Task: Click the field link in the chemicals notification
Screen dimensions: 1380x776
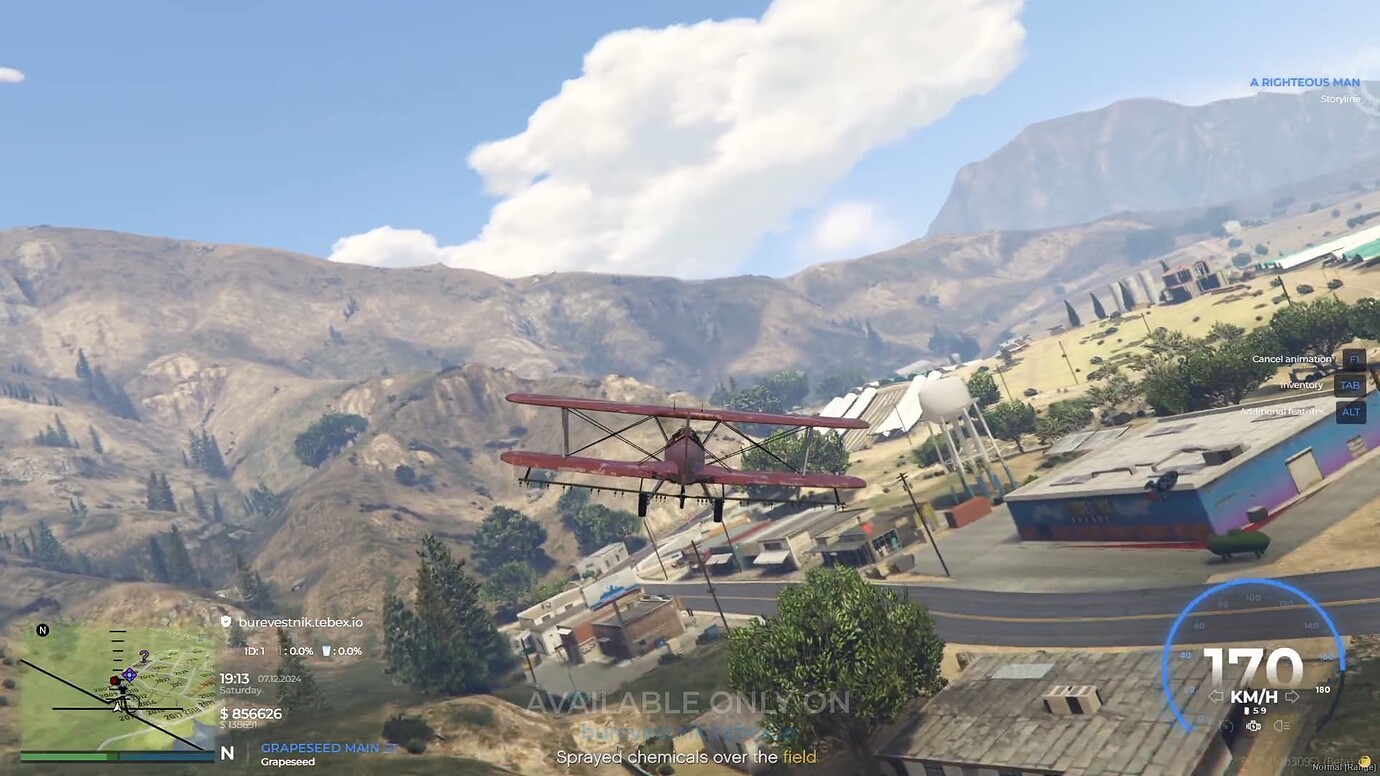Action: pos(798,757)
